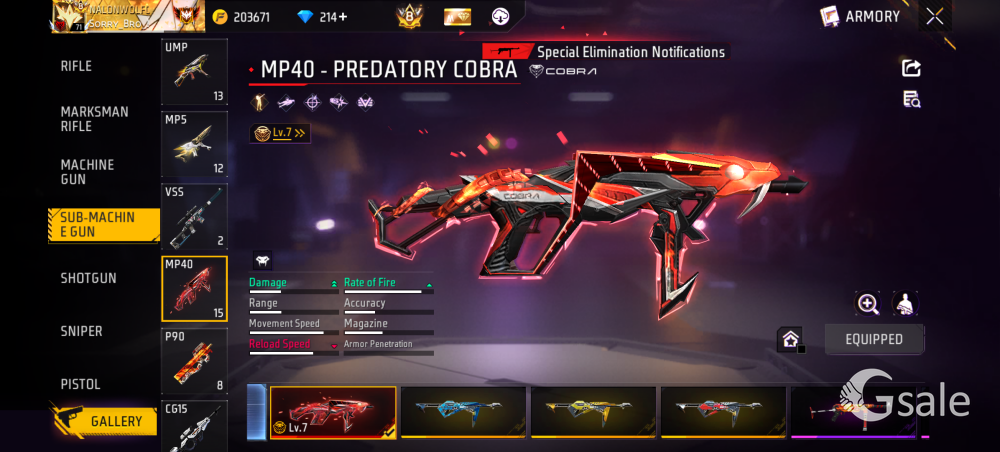Select the Machine Gun category
The width and height of the screenshot is (1000, 452).
tap(87, 172)
